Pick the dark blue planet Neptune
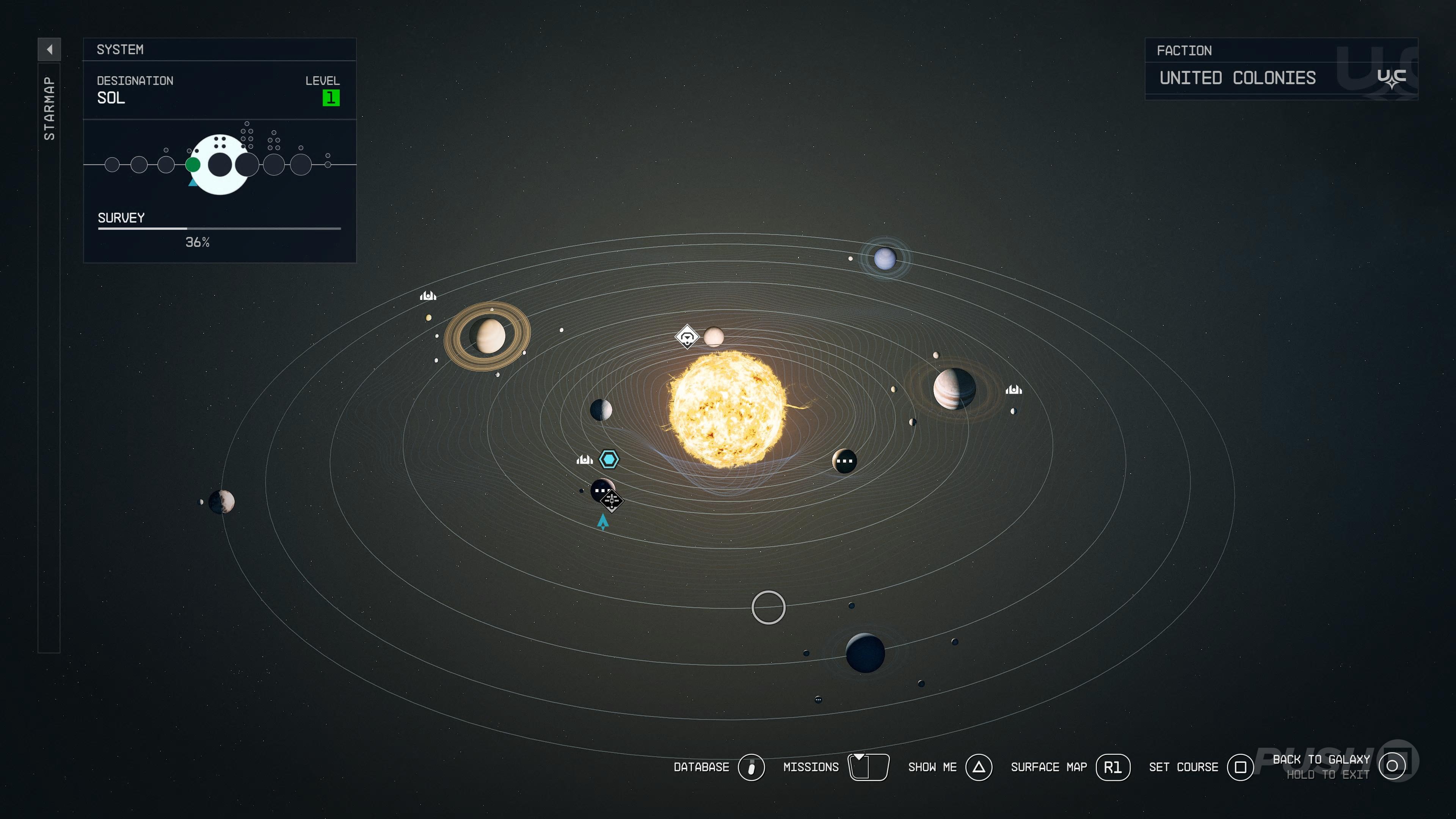The height and width of the screenshot is (819, 1456). click(865, 653)
